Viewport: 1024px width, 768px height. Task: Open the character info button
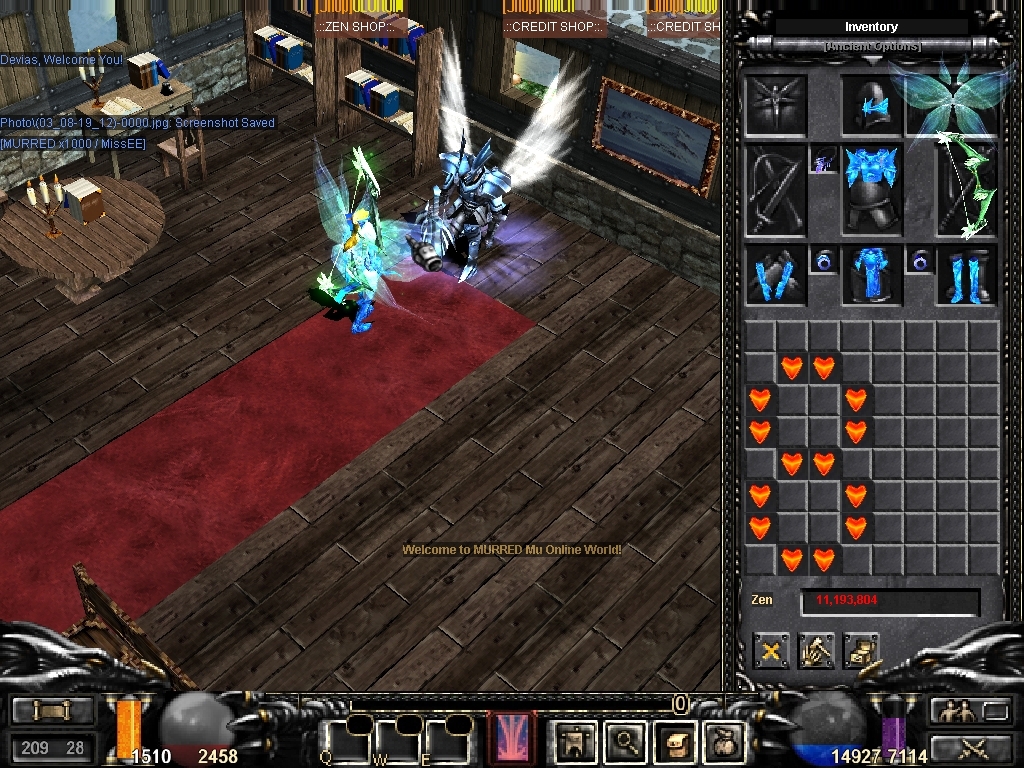click(x=577, y=741)
